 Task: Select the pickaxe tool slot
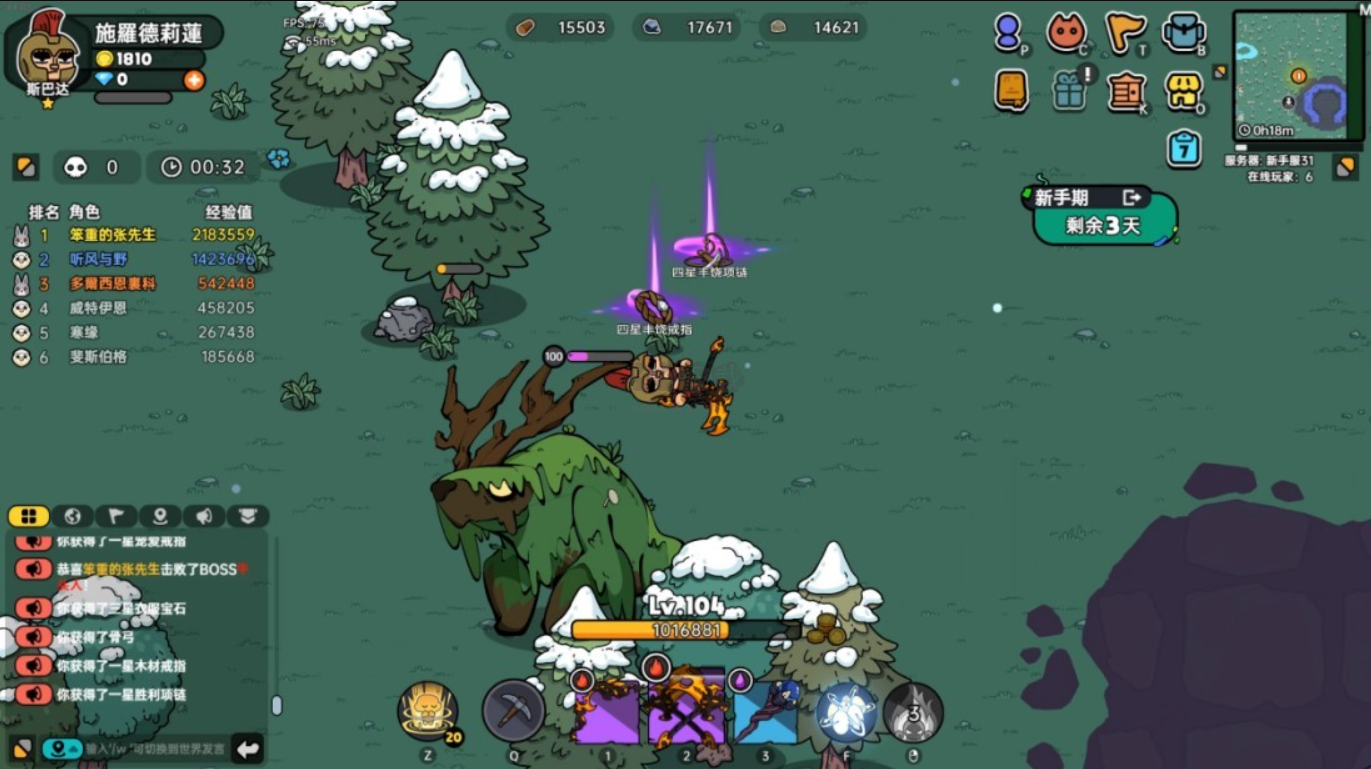(x=513, y=711)
